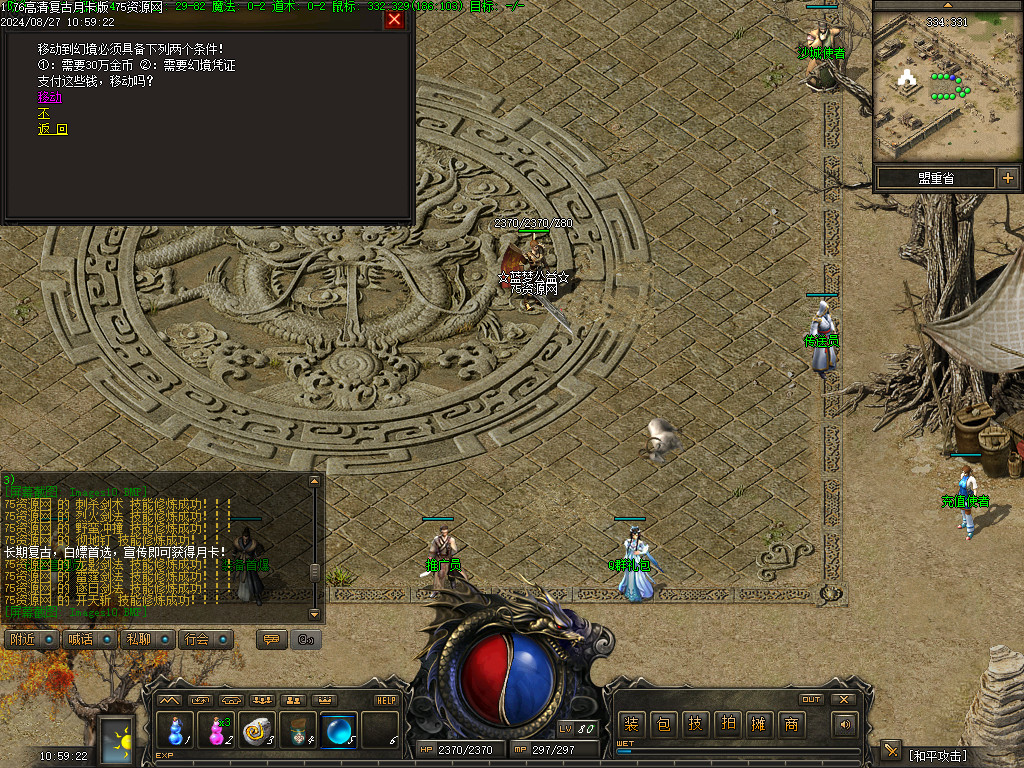Viewport: 1024px width, 768px height.
Task: Open the HELP panel
Action: [386, 700]
